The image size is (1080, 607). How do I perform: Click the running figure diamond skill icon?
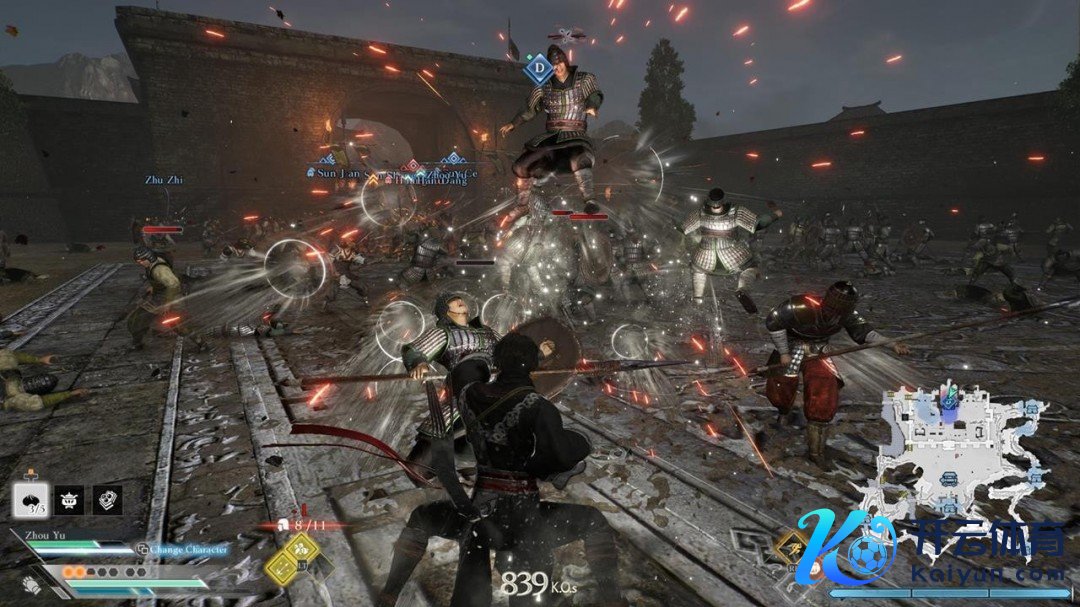pos(791,546)
